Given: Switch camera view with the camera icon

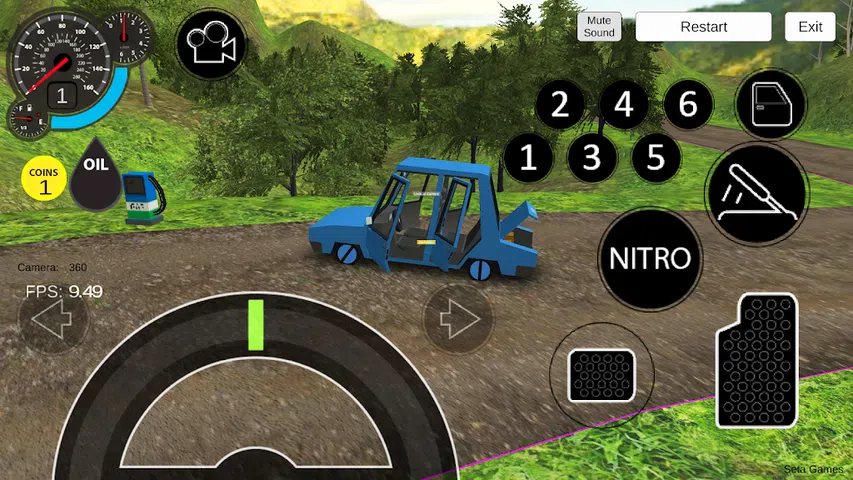Looking at the screenshot, I should pos(211,45).
